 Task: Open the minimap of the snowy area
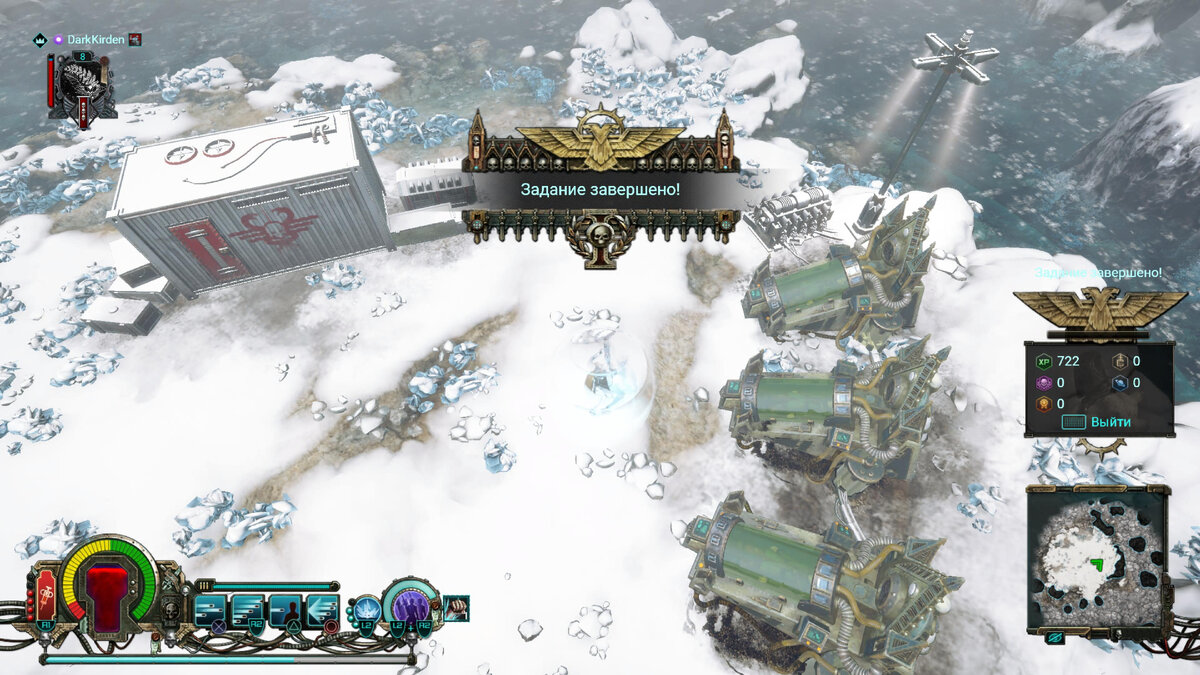[1097, 561]
